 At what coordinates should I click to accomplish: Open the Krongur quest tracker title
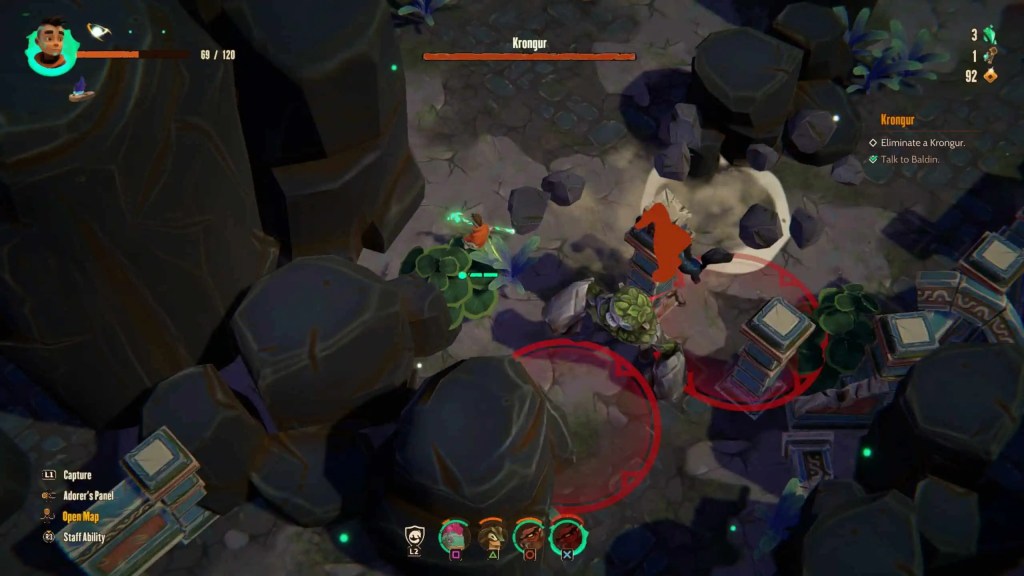(x=899, y=120)
